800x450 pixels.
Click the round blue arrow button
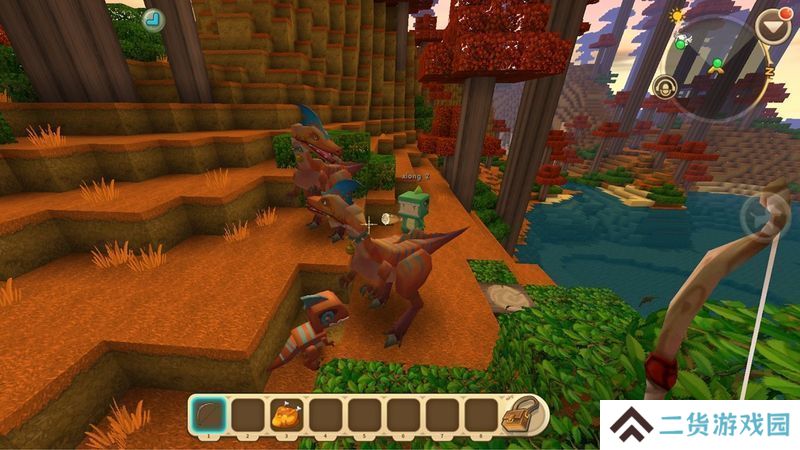[154, 19]
